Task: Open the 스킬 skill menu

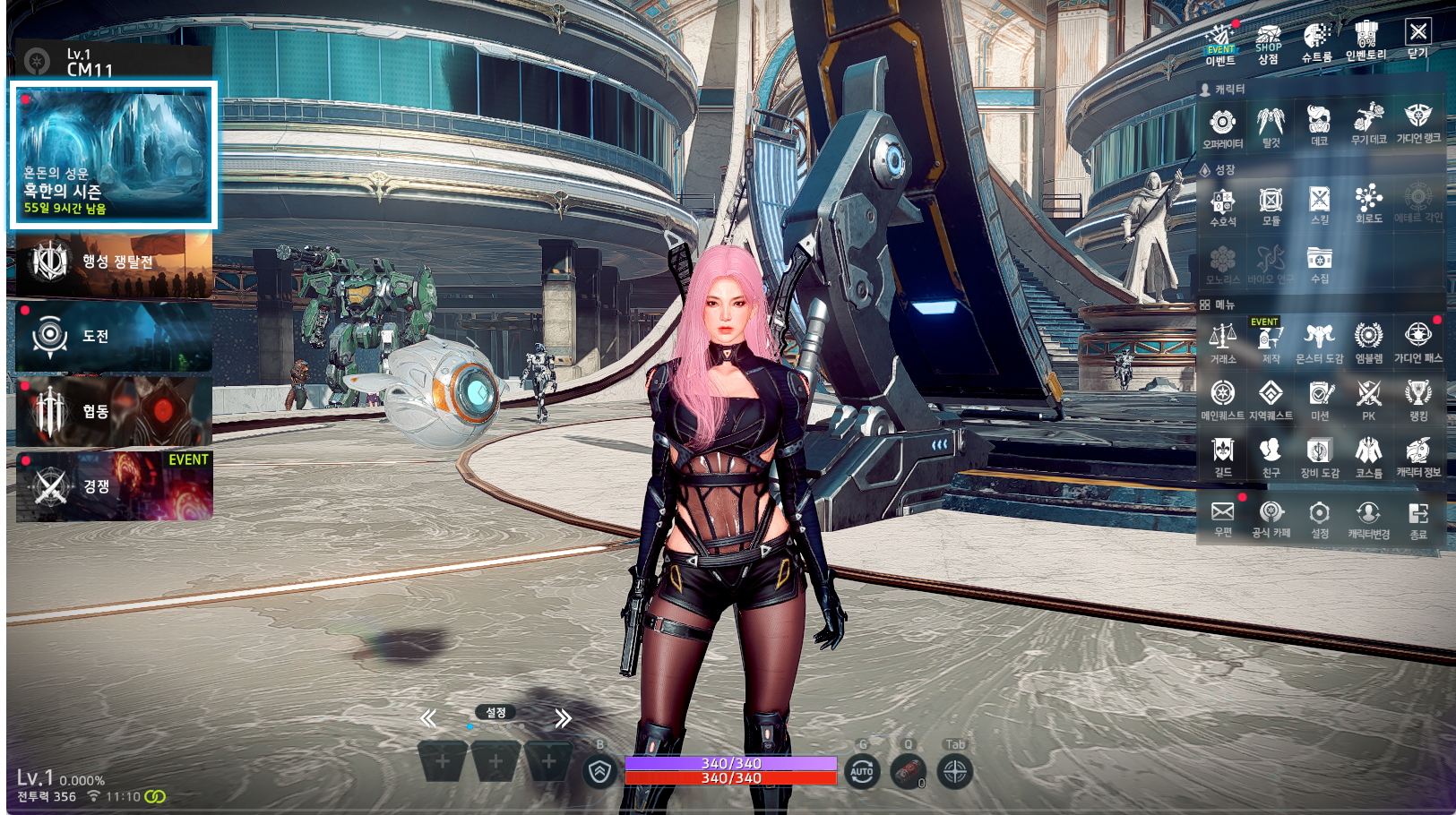Action: (1320, 204)
